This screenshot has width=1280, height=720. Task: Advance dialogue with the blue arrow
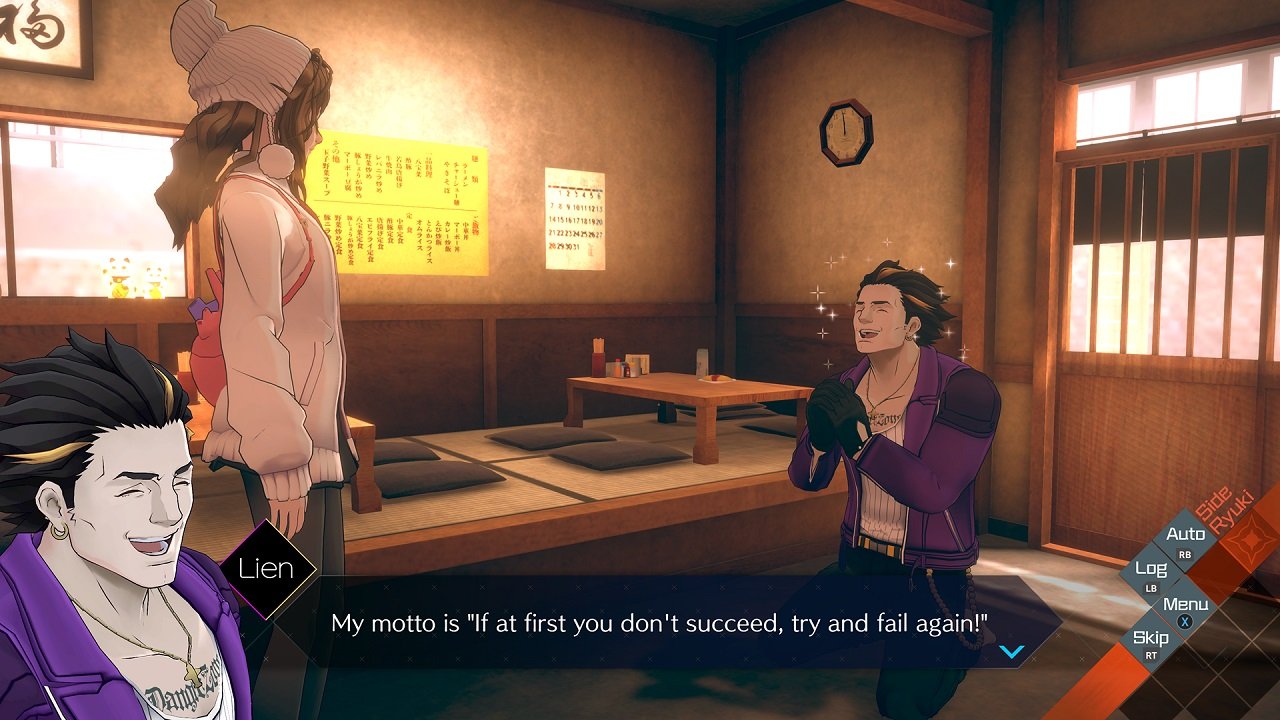1012,652
